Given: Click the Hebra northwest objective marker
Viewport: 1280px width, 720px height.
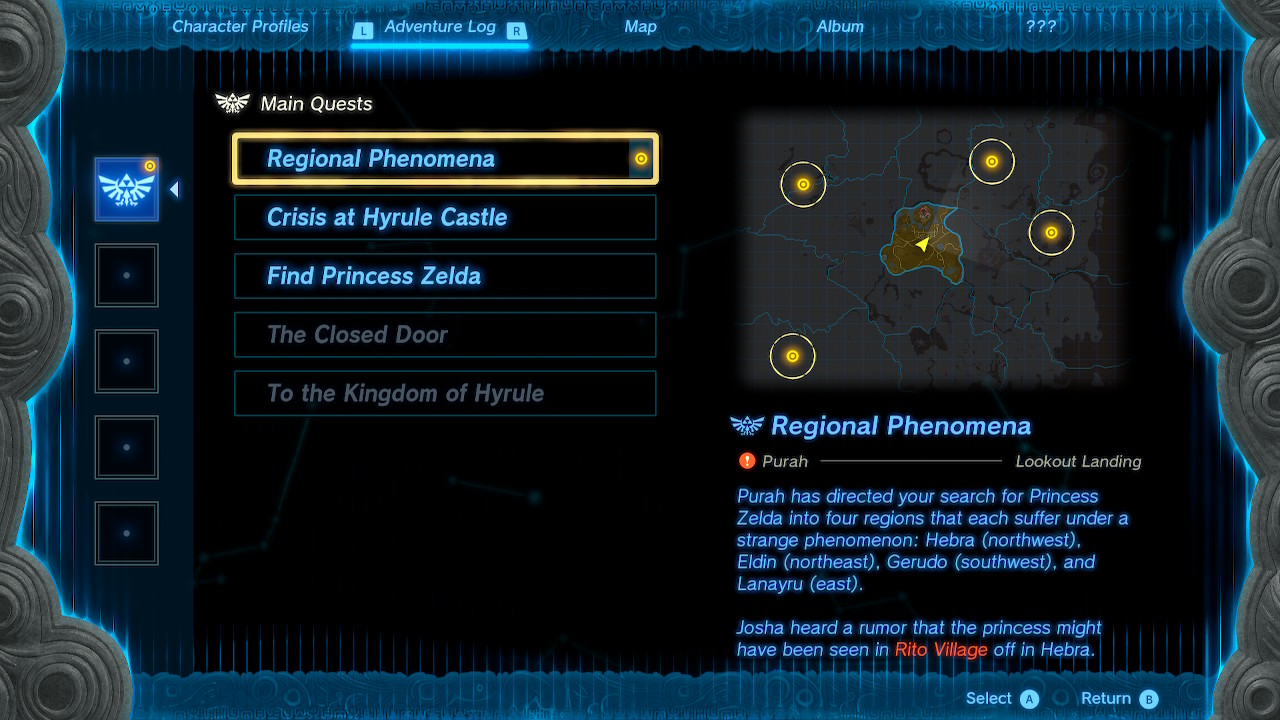Looking at the screenshot, I should pos(803,185).
